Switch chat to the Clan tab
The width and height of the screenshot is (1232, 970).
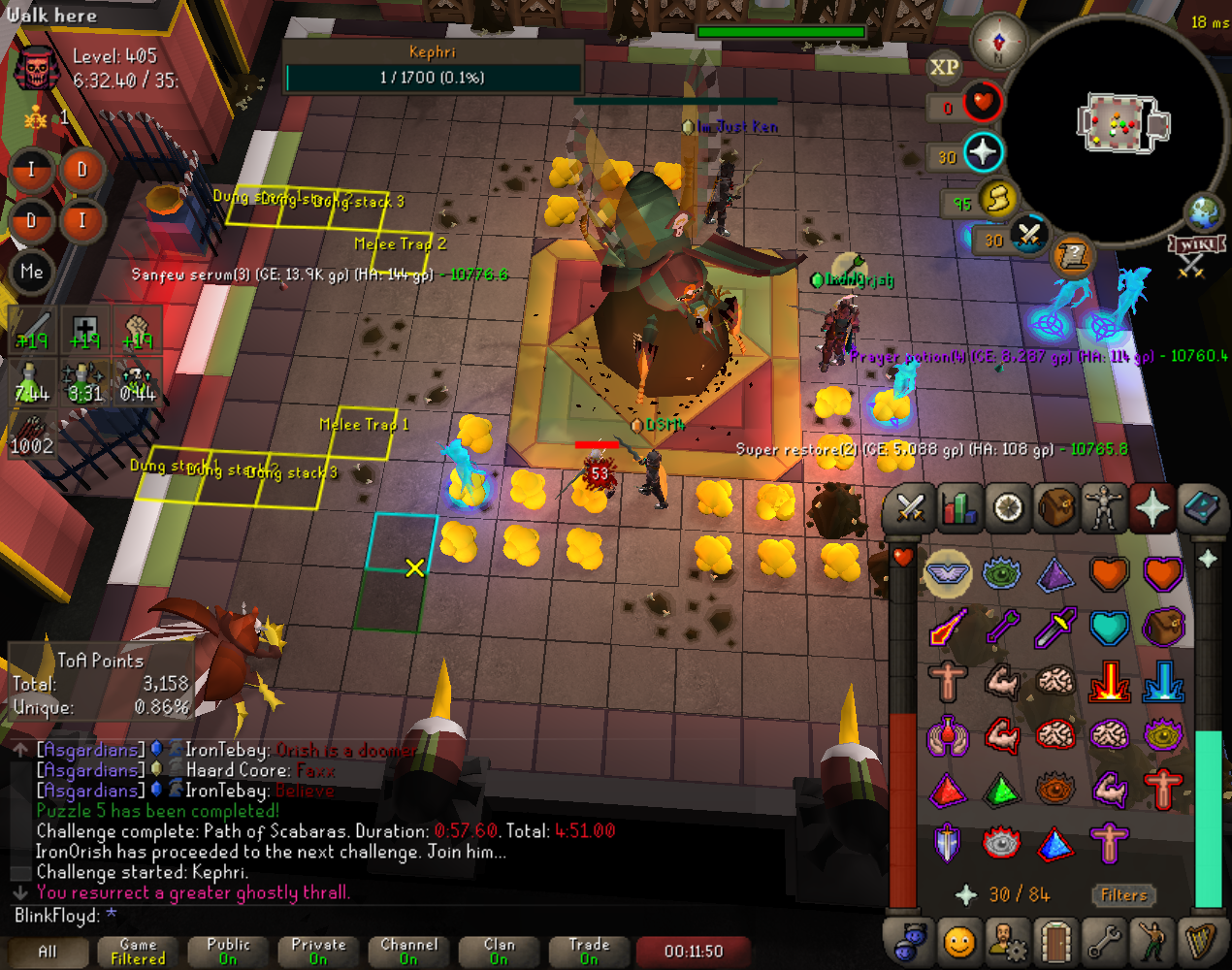point(499,951)
